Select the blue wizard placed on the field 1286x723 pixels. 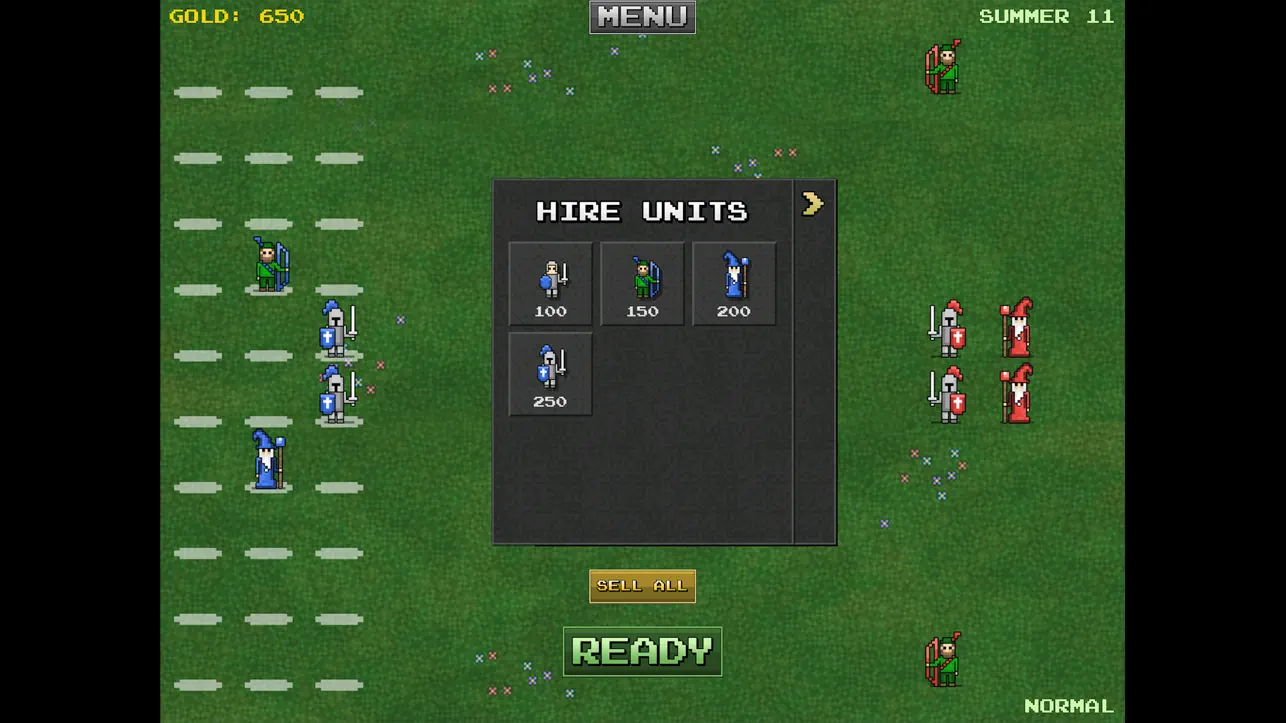click(x=268, y=462)
